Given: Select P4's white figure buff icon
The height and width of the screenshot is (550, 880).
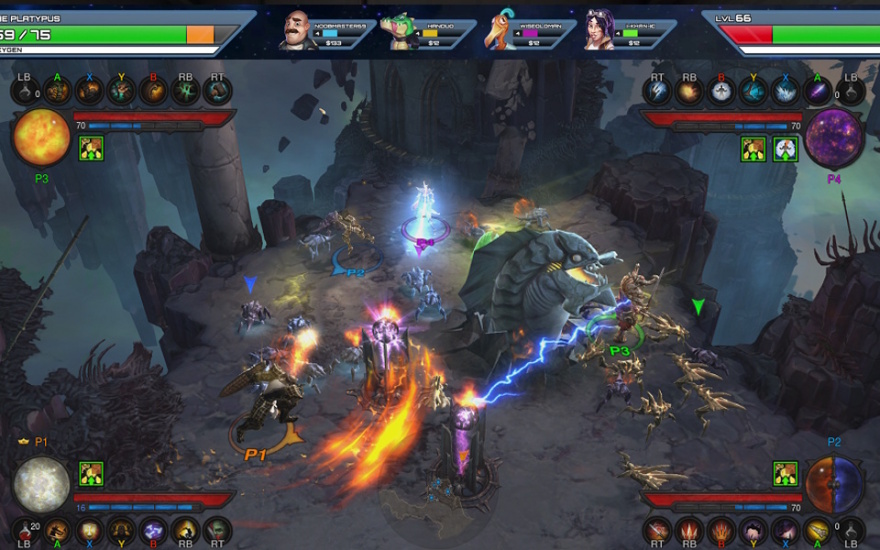Looking at the screenshot, I should 784,149.
